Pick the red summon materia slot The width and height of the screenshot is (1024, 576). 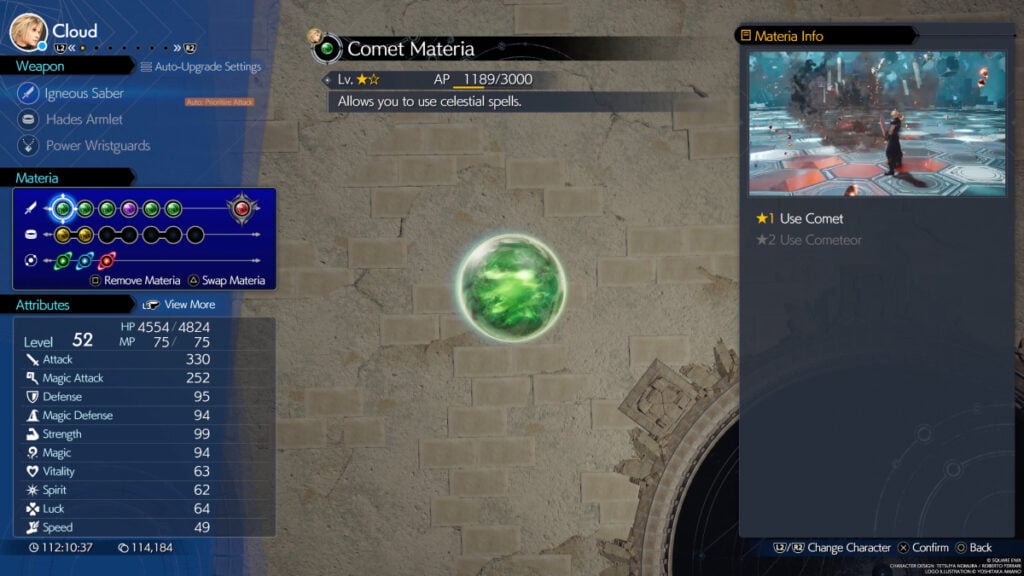[x=242, y=209]
